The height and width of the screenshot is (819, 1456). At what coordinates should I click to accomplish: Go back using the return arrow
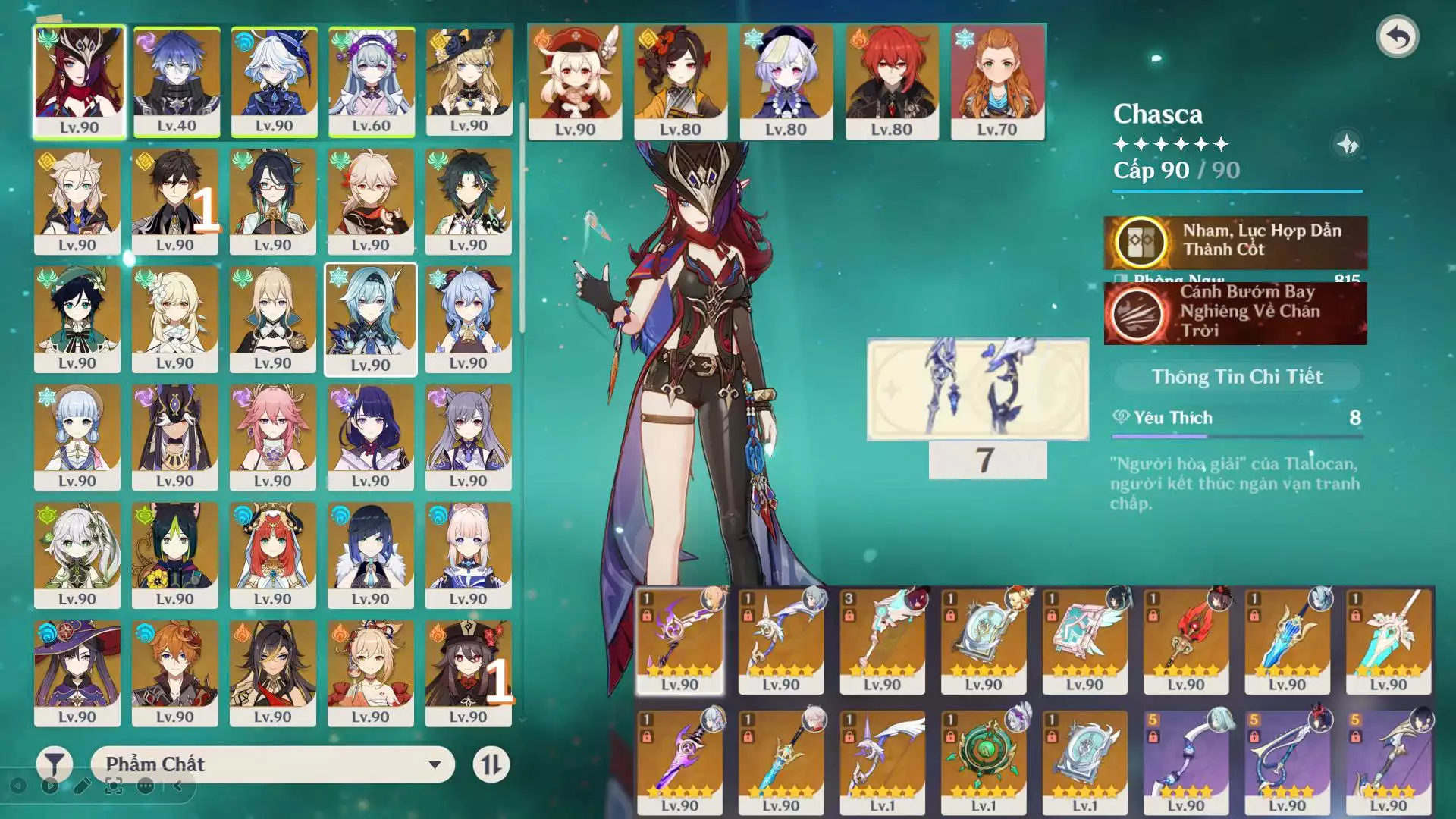point(1397,36)
